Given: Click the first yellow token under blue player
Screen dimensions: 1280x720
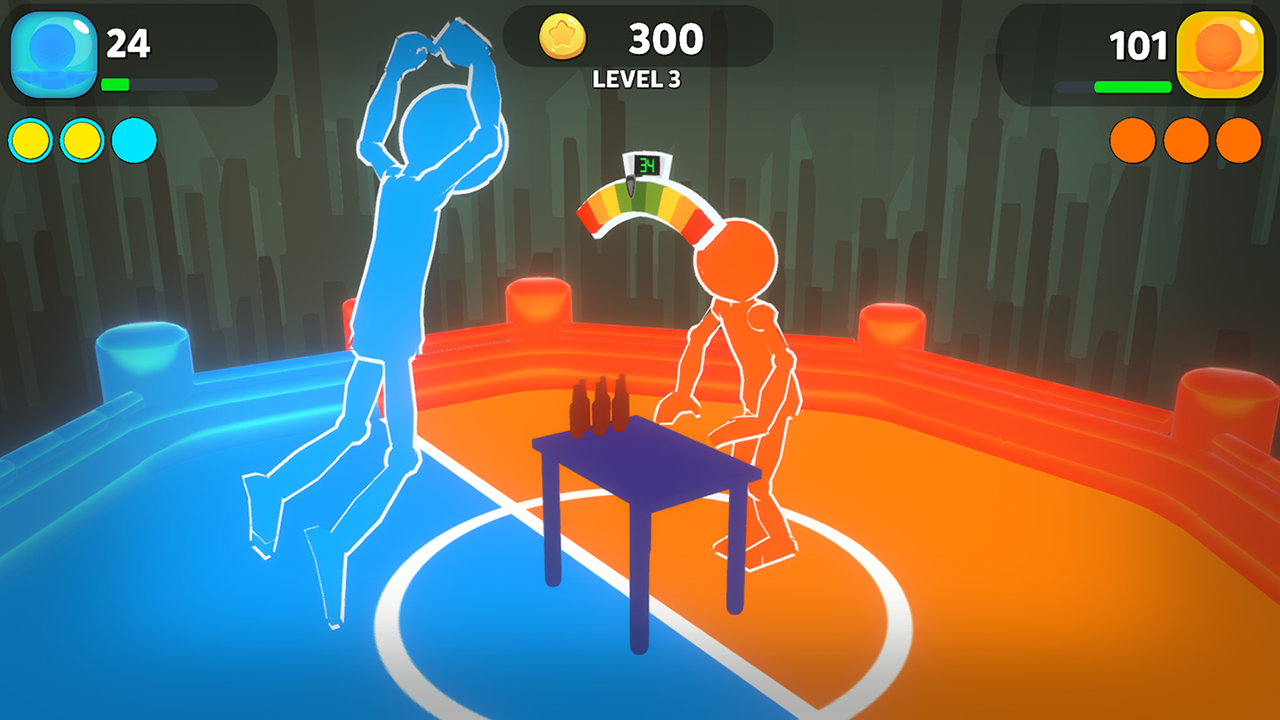Looking at the screenshot, I should coord(28,139).
